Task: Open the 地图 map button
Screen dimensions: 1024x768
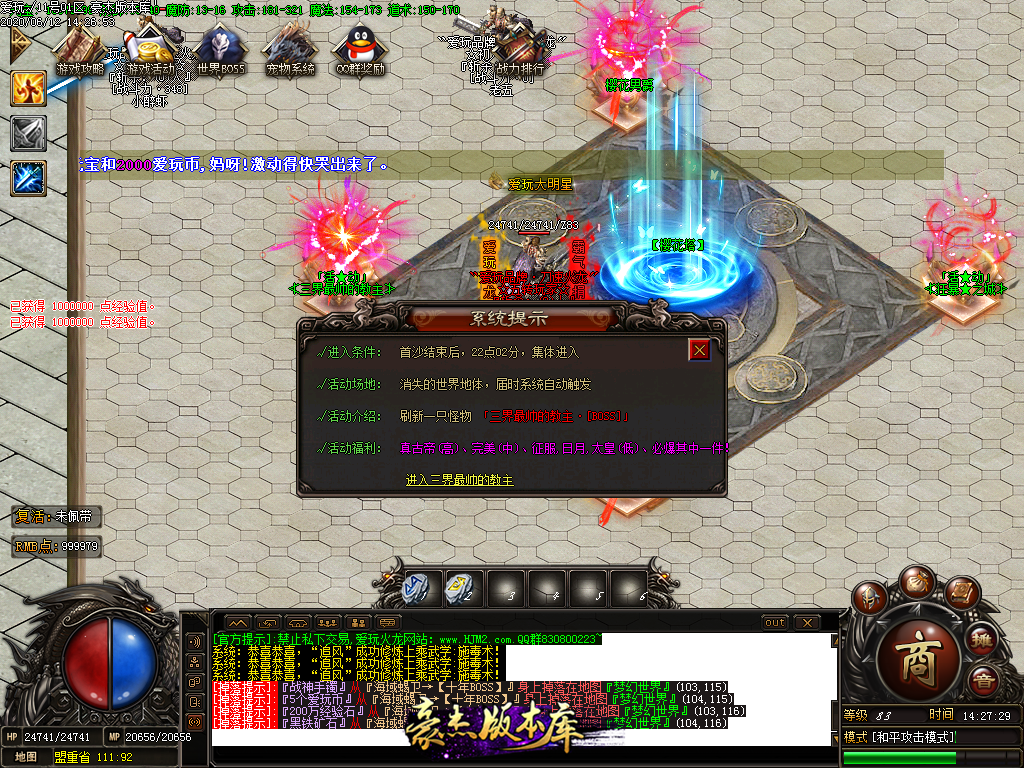Action: coord(27,757)
